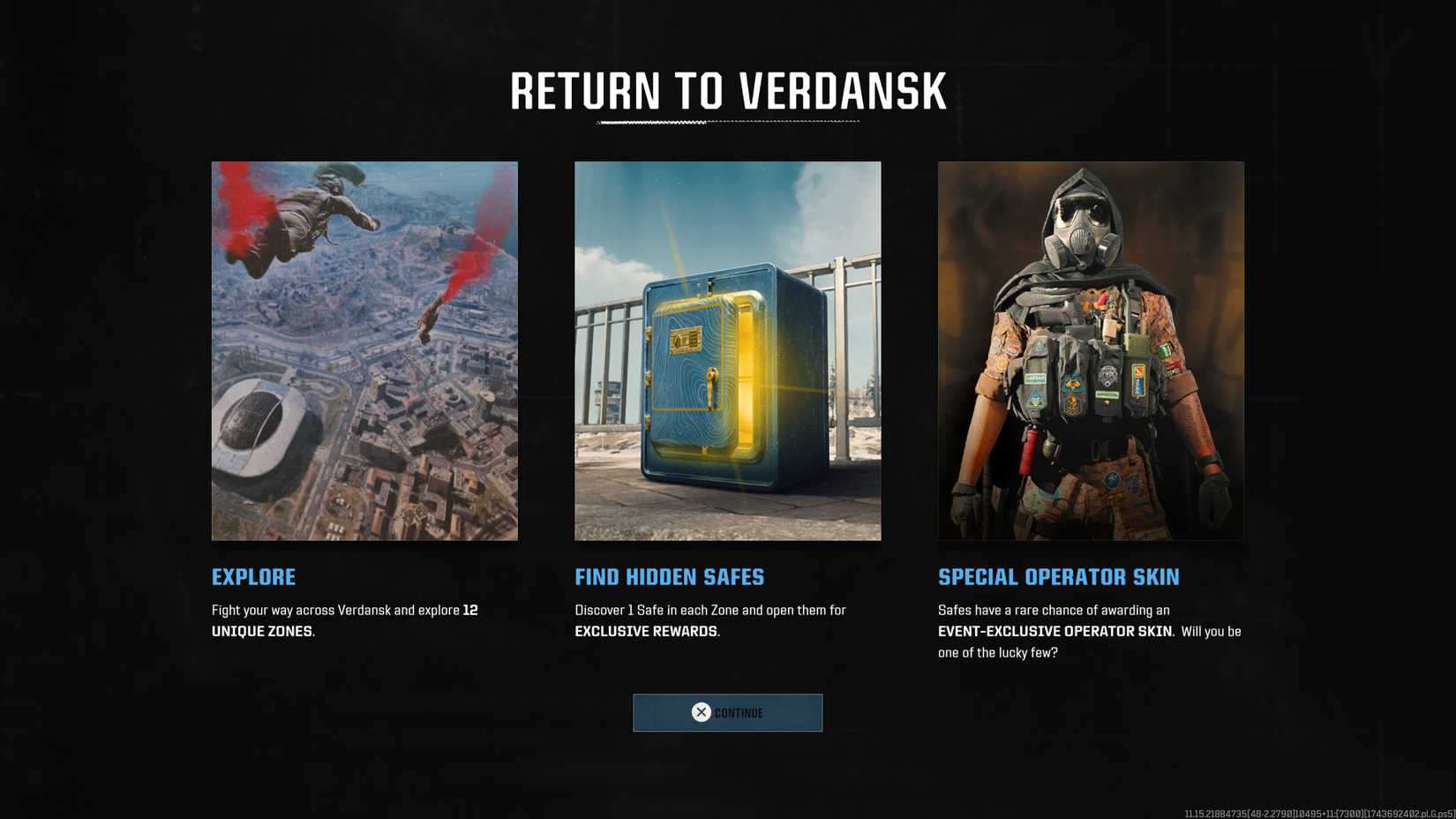Select the SPECIAL OPERATOR SKIN heading
The image size is (1456, 819).
tap(1059, 576)
